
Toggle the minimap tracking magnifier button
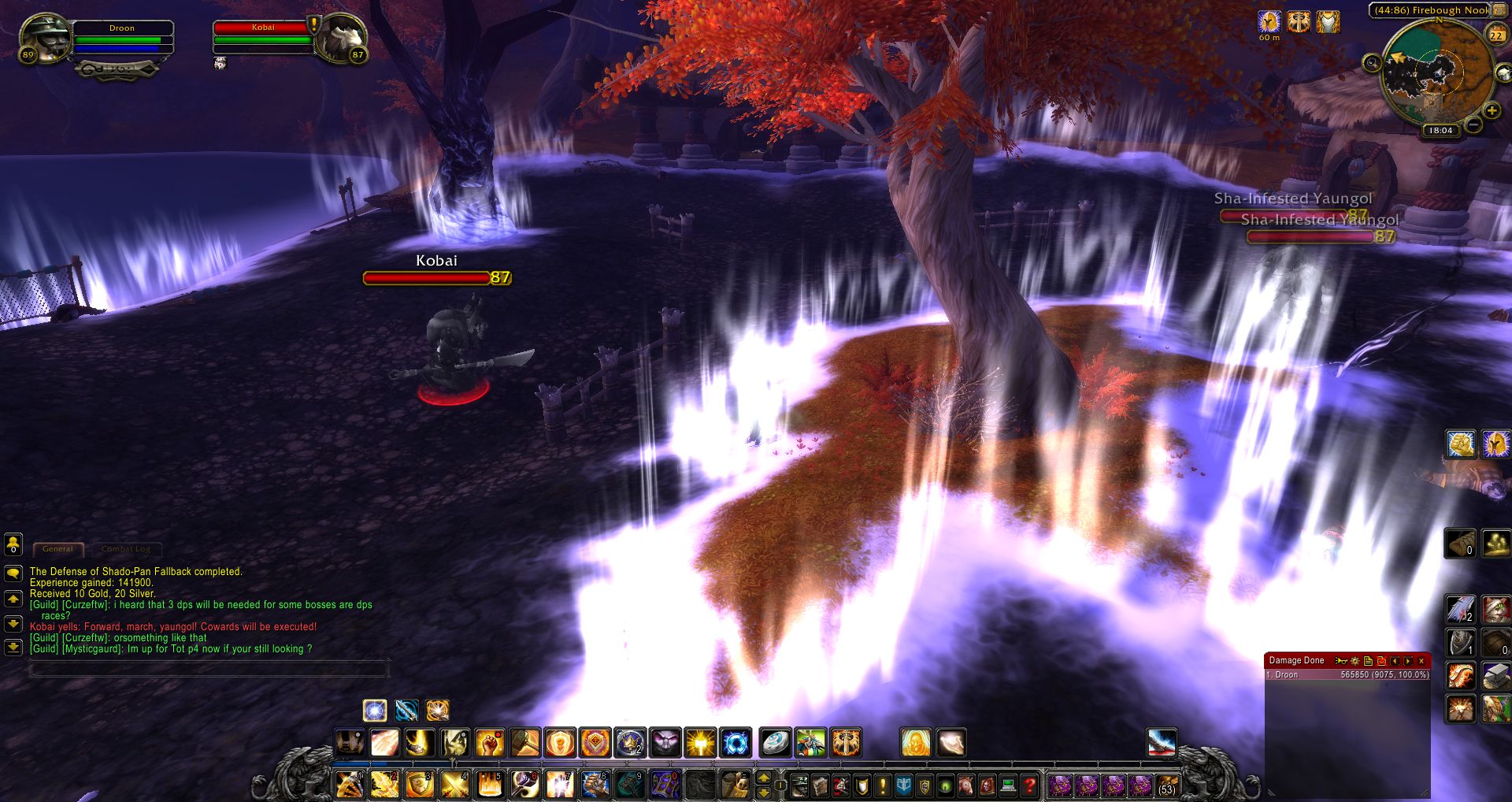tap(1373, 62)
